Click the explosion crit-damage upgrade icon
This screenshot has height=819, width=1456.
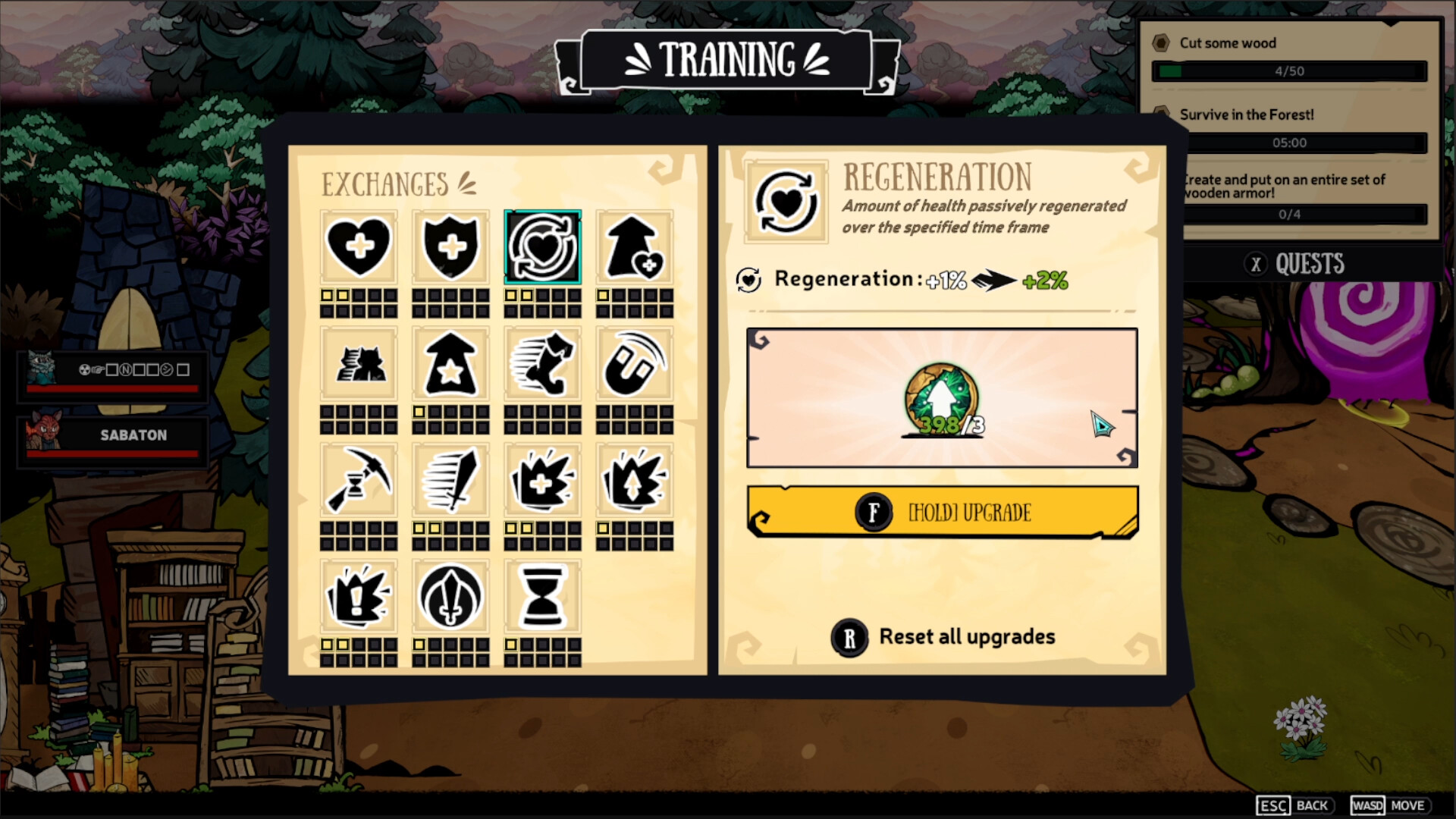point(543,480)
